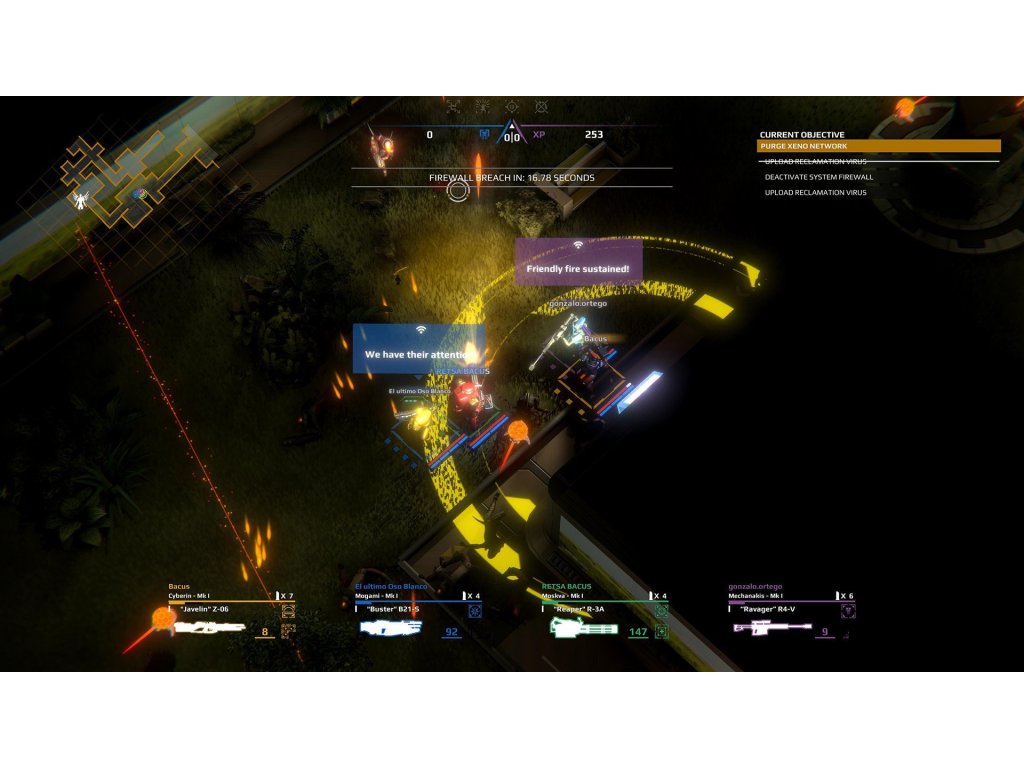Click the Reaper R-3A minigun icon
The width and height of the screenshot is (1024, 768).
click(583, 628)
